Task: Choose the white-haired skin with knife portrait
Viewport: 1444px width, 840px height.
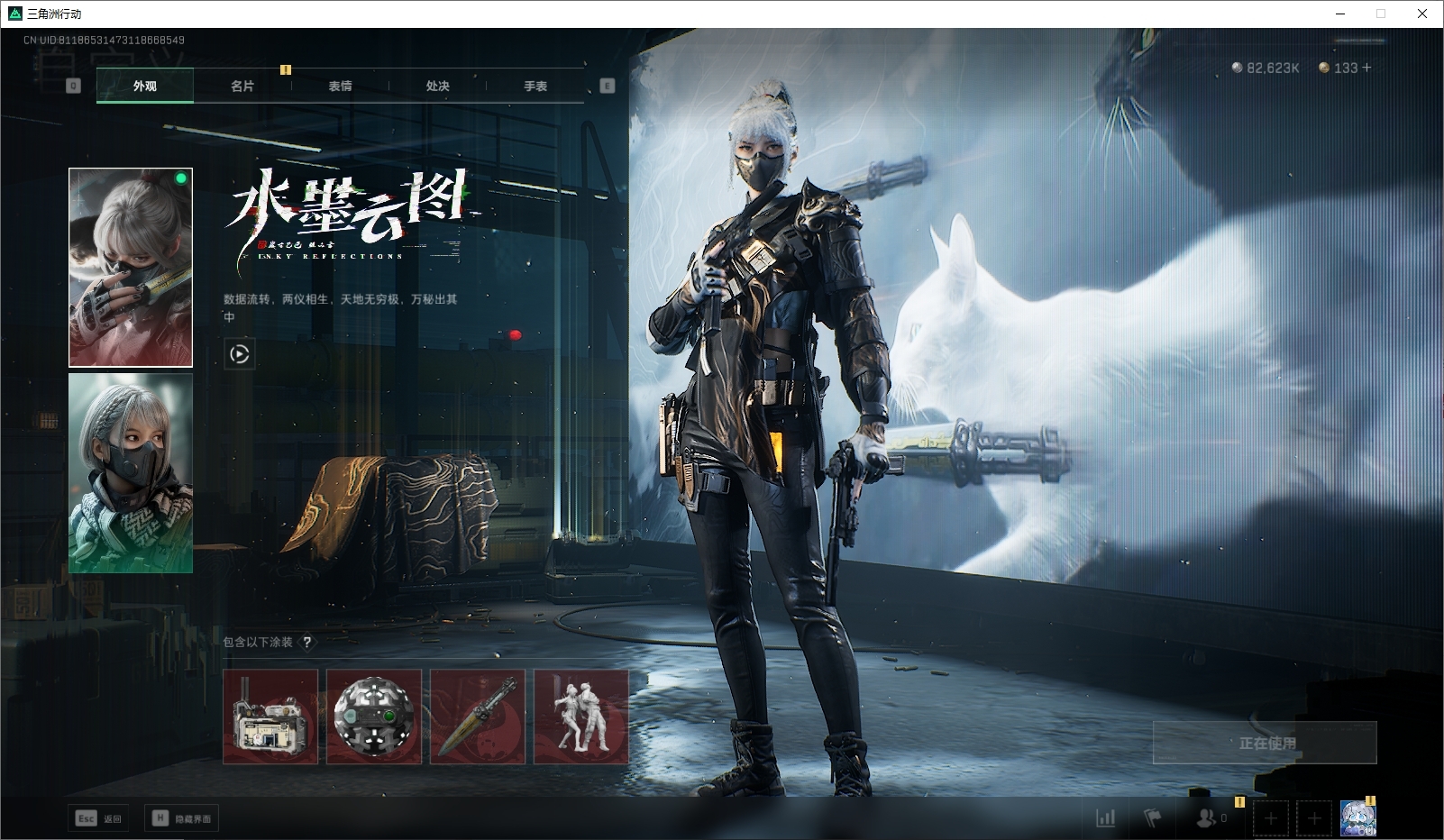Action: (131, 268)
